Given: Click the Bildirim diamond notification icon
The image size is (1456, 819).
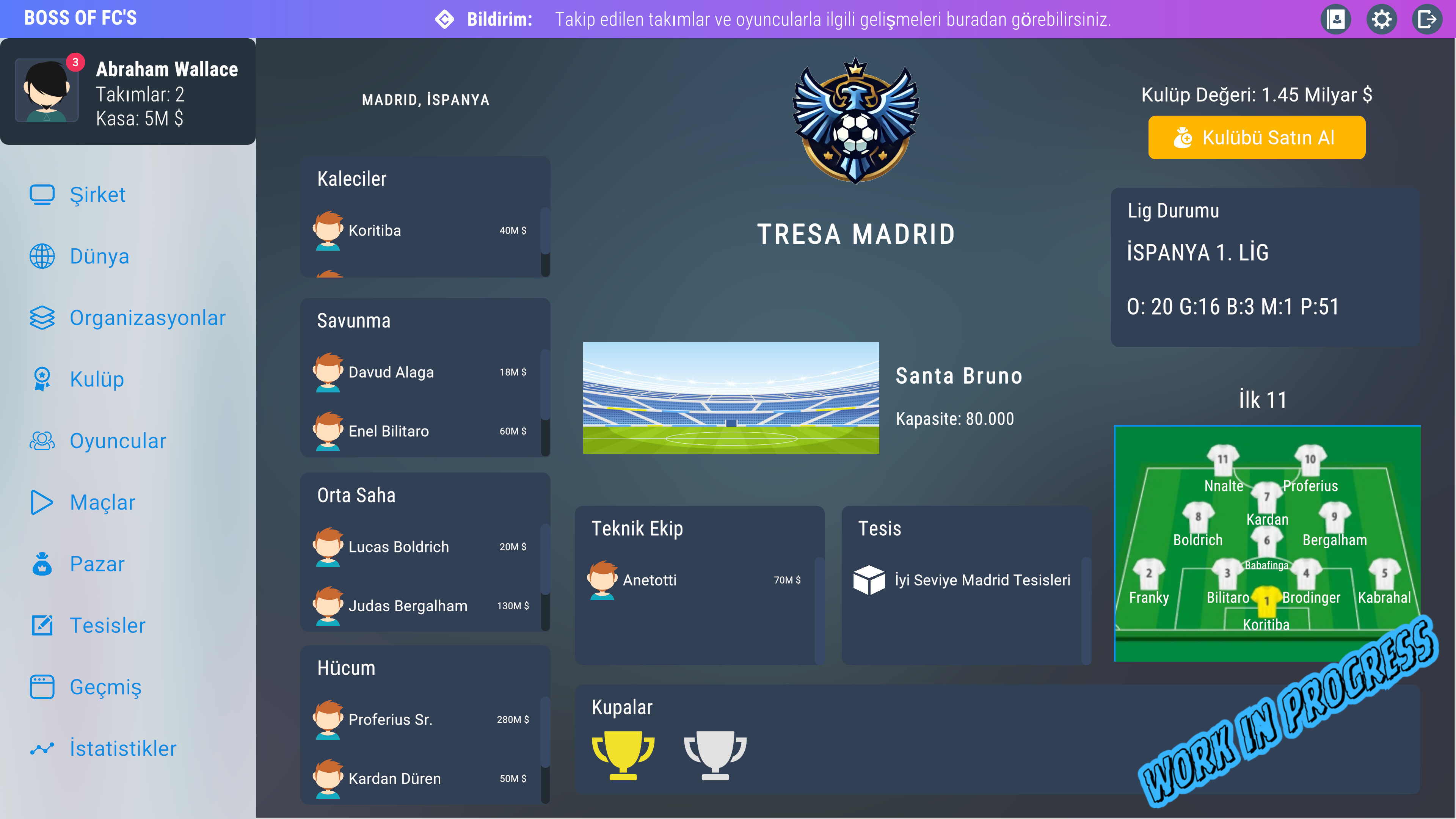Looking at the screenshot, I should click(x=445, y=19).
